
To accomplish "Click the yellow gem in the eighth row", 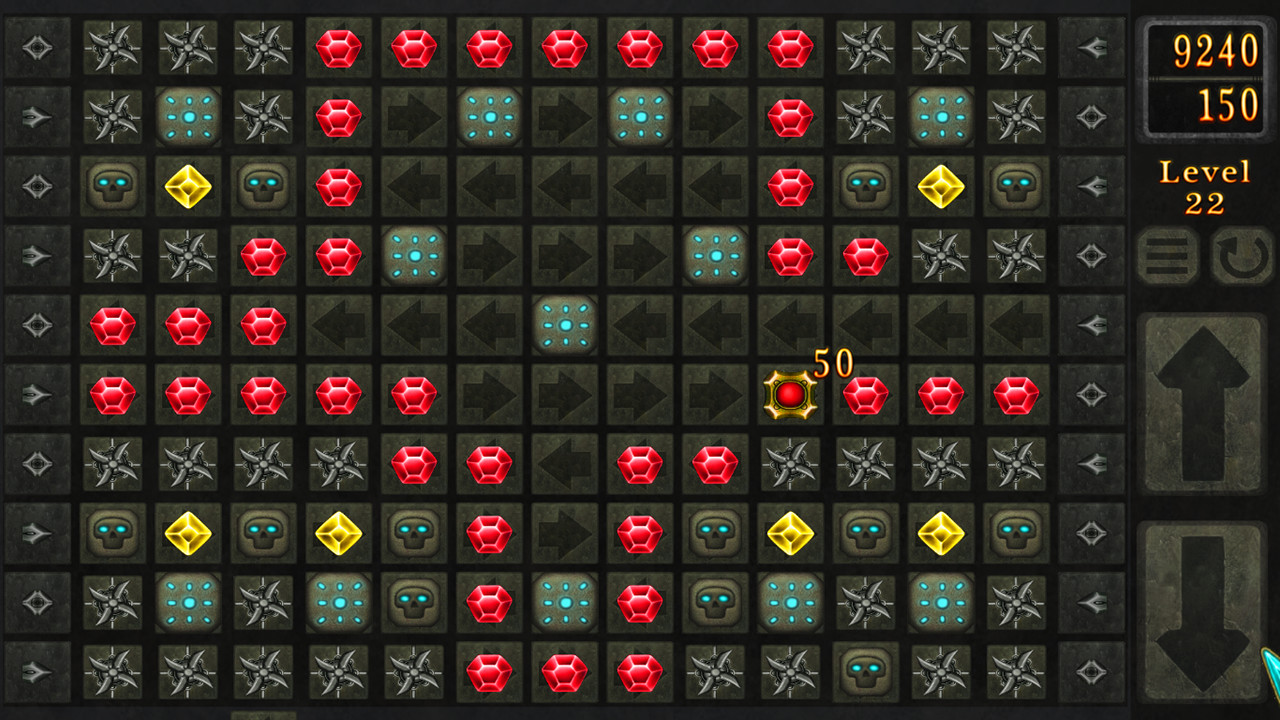I will tap(188, 532).
